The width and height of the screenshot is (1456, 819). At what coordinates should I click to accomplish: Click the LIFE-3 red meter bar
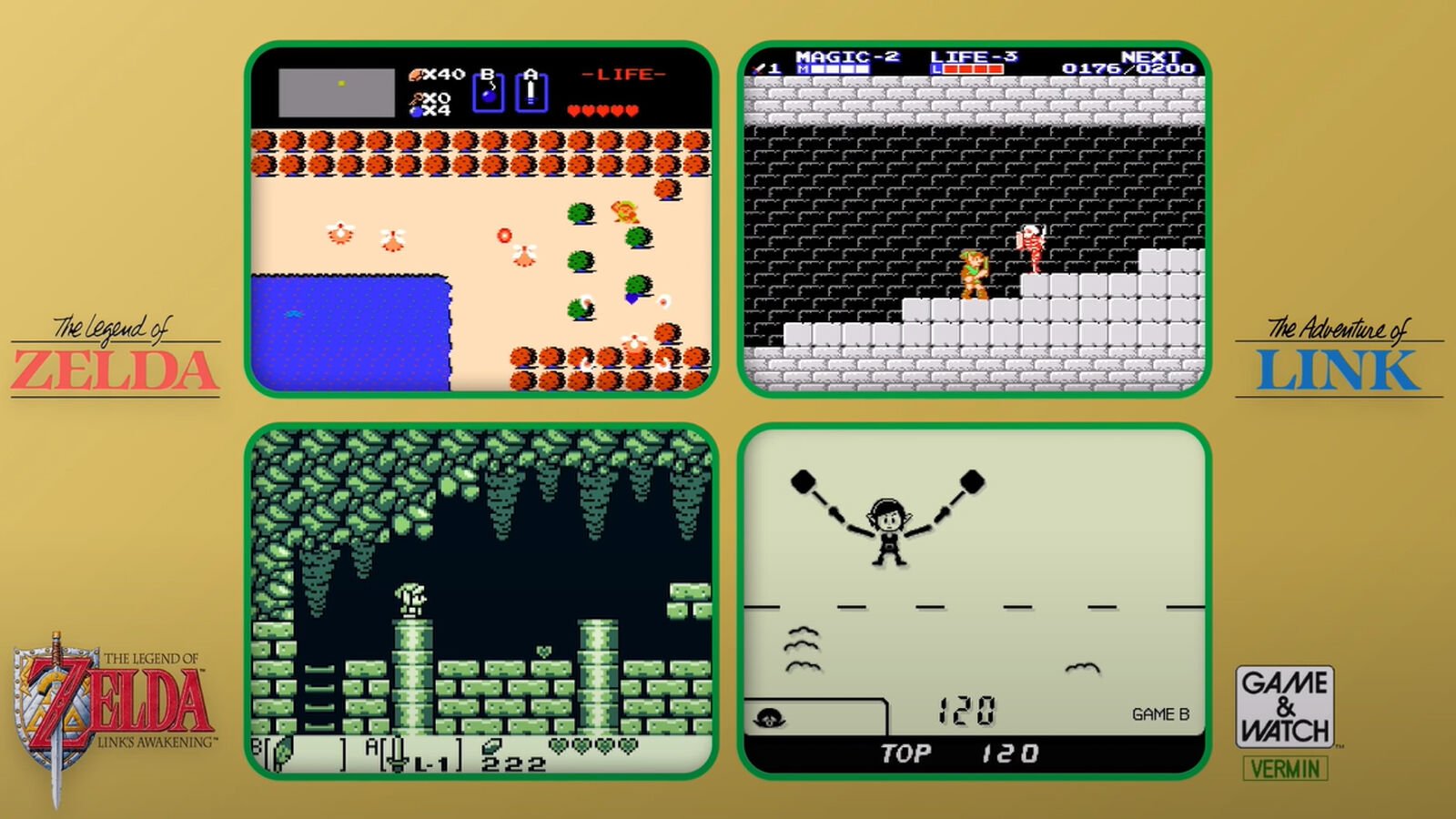(x=973, y=68)
